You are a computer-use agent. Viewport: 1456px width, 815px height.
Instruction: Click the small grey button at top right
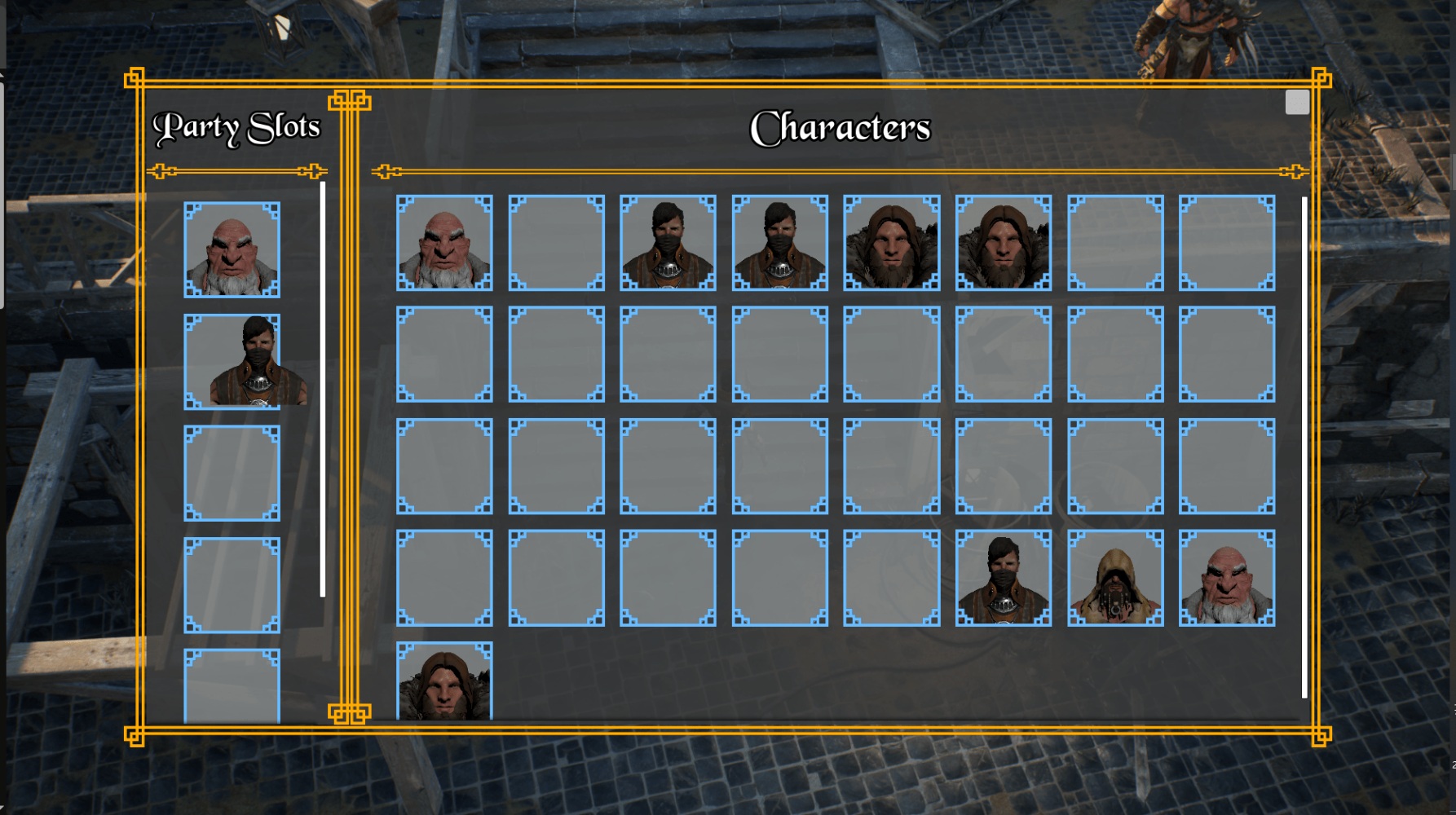[1296, 101]
